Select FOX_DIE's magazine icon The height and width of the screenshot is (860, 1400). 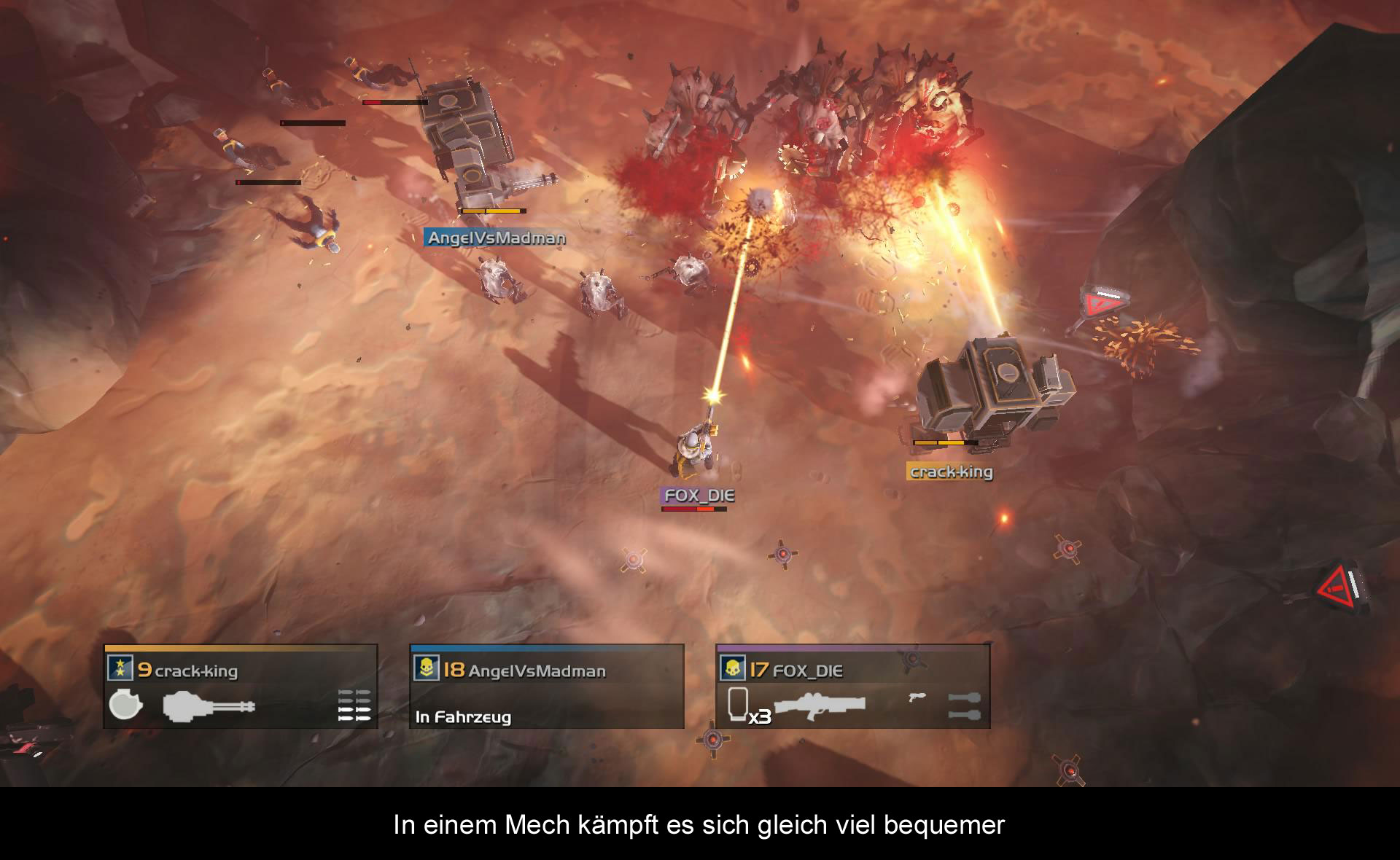click(x=739, y=703)
